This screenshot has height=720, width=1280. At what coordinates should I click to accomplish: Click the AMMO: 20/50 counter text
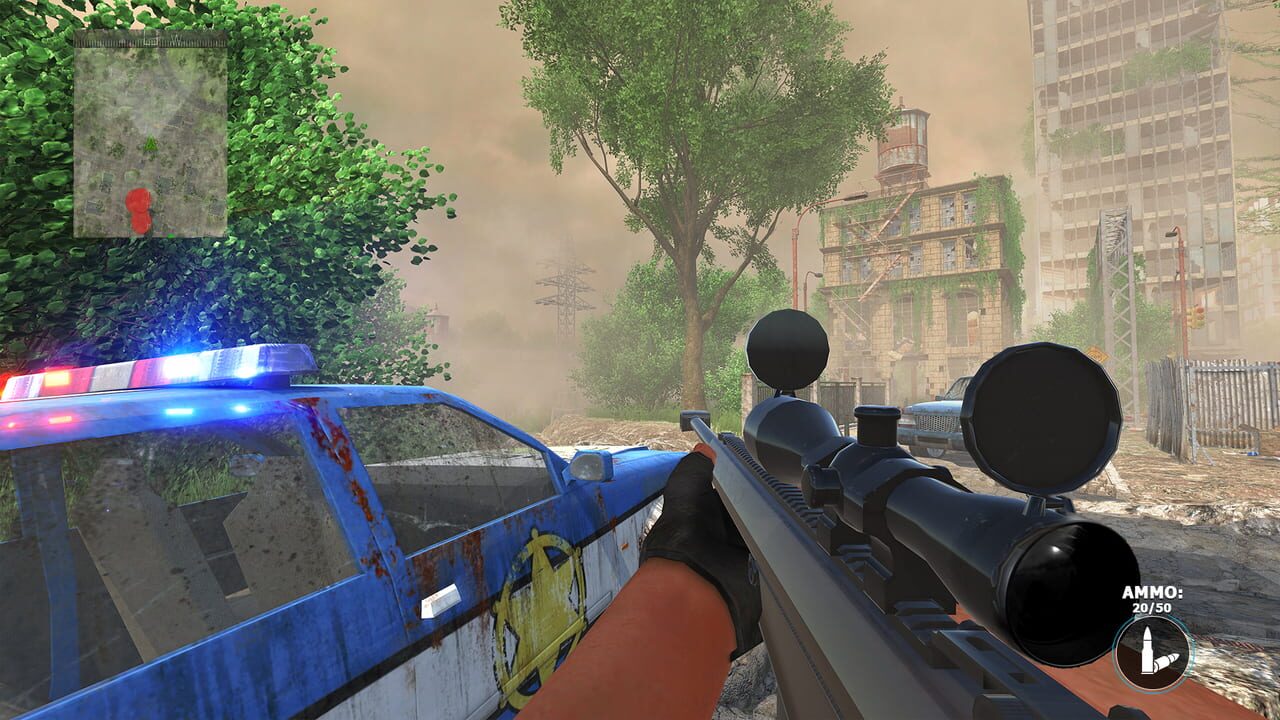click(1150, 598)
